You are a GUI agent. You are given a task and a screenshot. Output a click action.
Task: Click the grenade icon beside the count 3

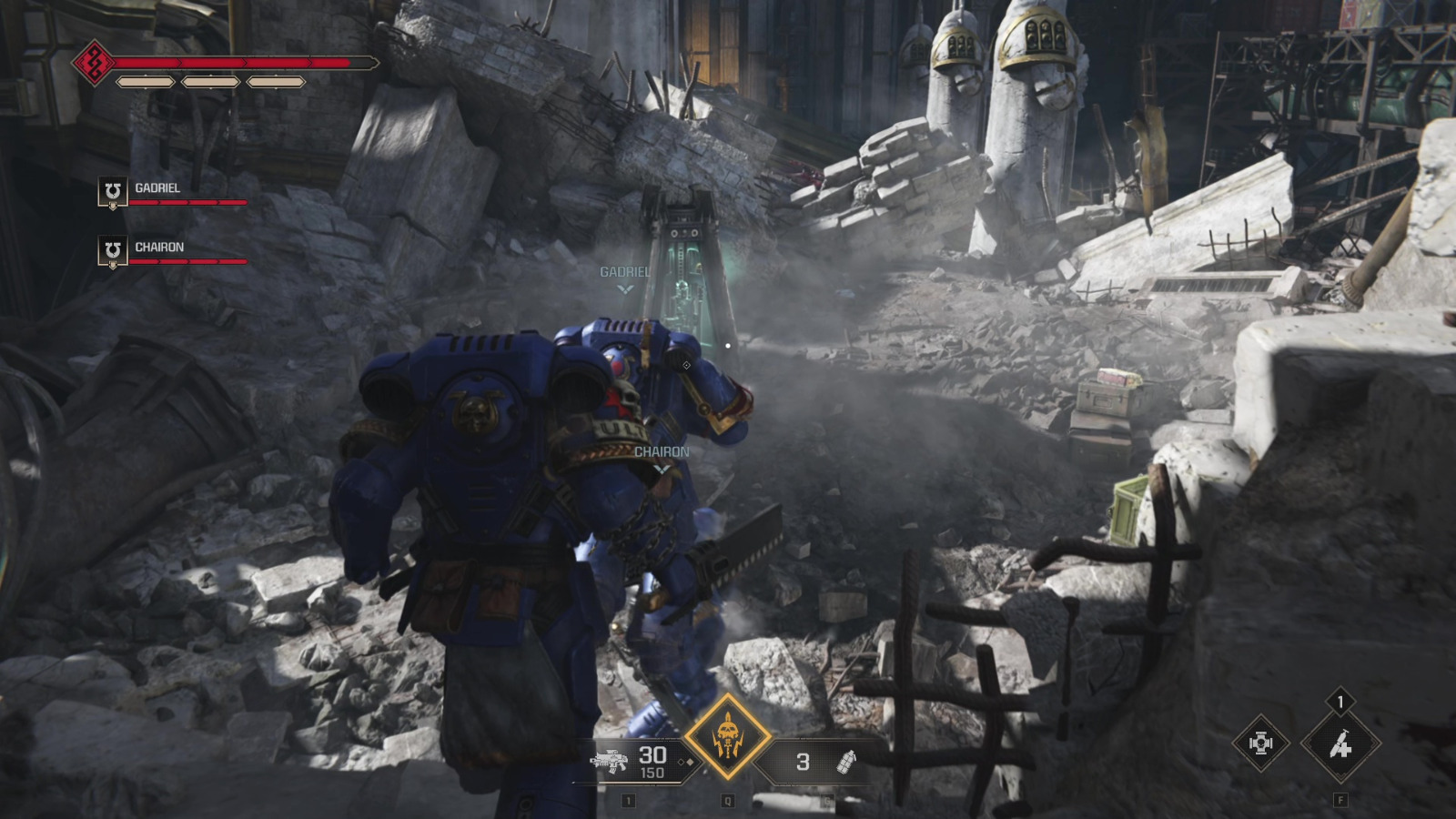pyautogui.click(x=845, y=763)
